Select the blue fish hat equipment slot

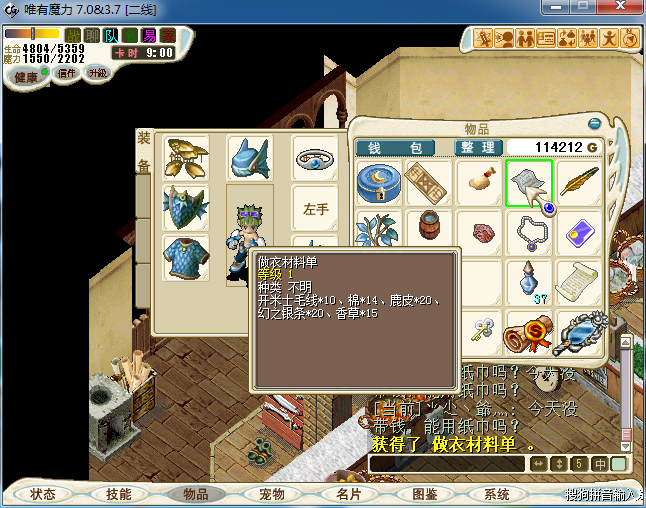250,158
